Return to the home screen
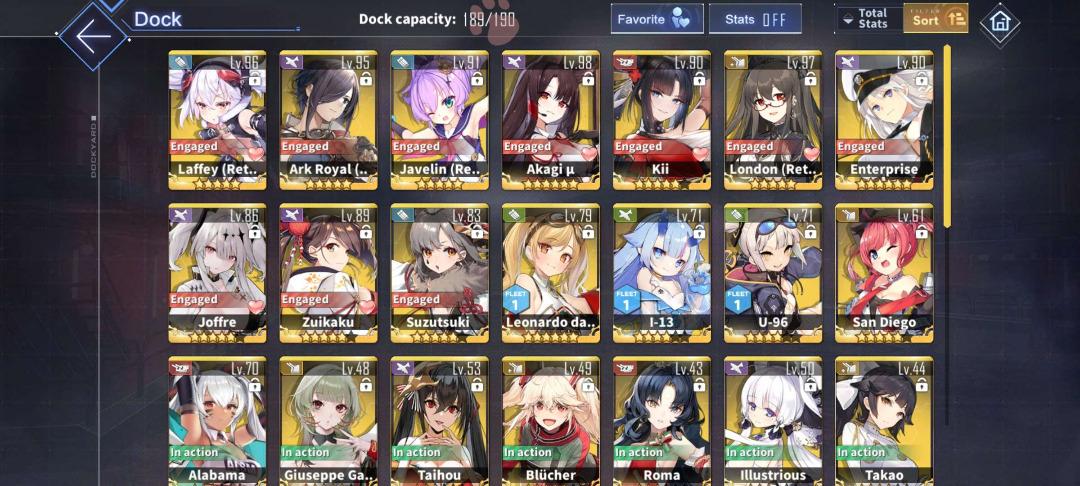 pyautogui.click(x=999, y=23)
